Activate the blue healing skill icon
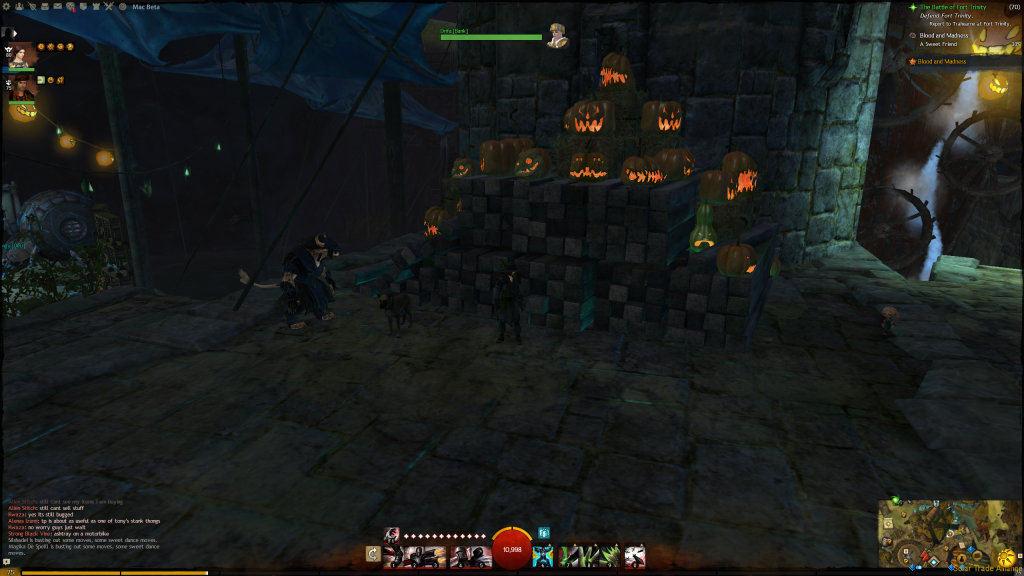This screenshot has width=1024, height=576. (543, 556)
